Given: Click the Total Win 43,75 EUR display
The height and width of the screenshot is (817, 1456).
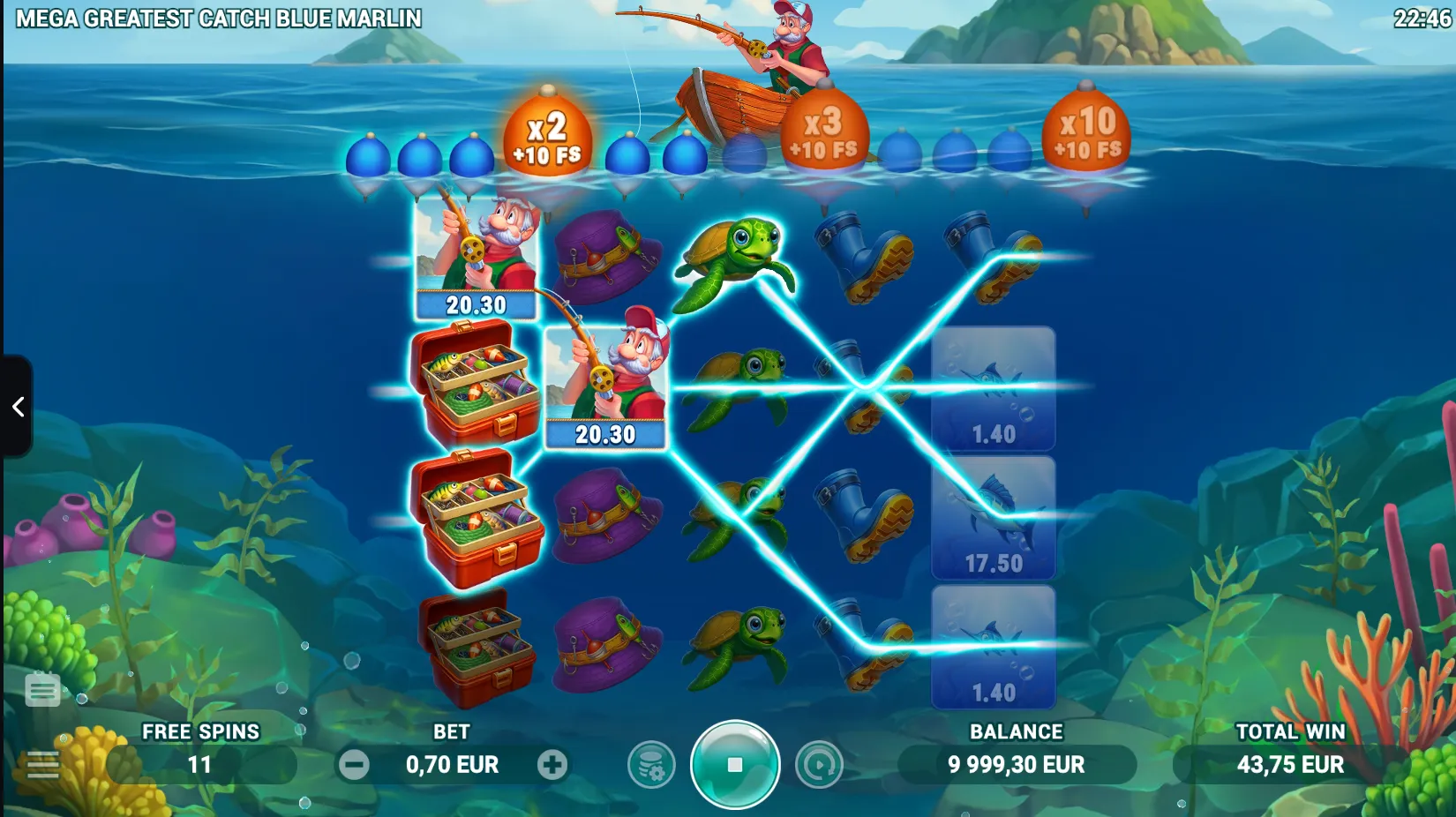Looking at the screenshot, I should 1291,765.
